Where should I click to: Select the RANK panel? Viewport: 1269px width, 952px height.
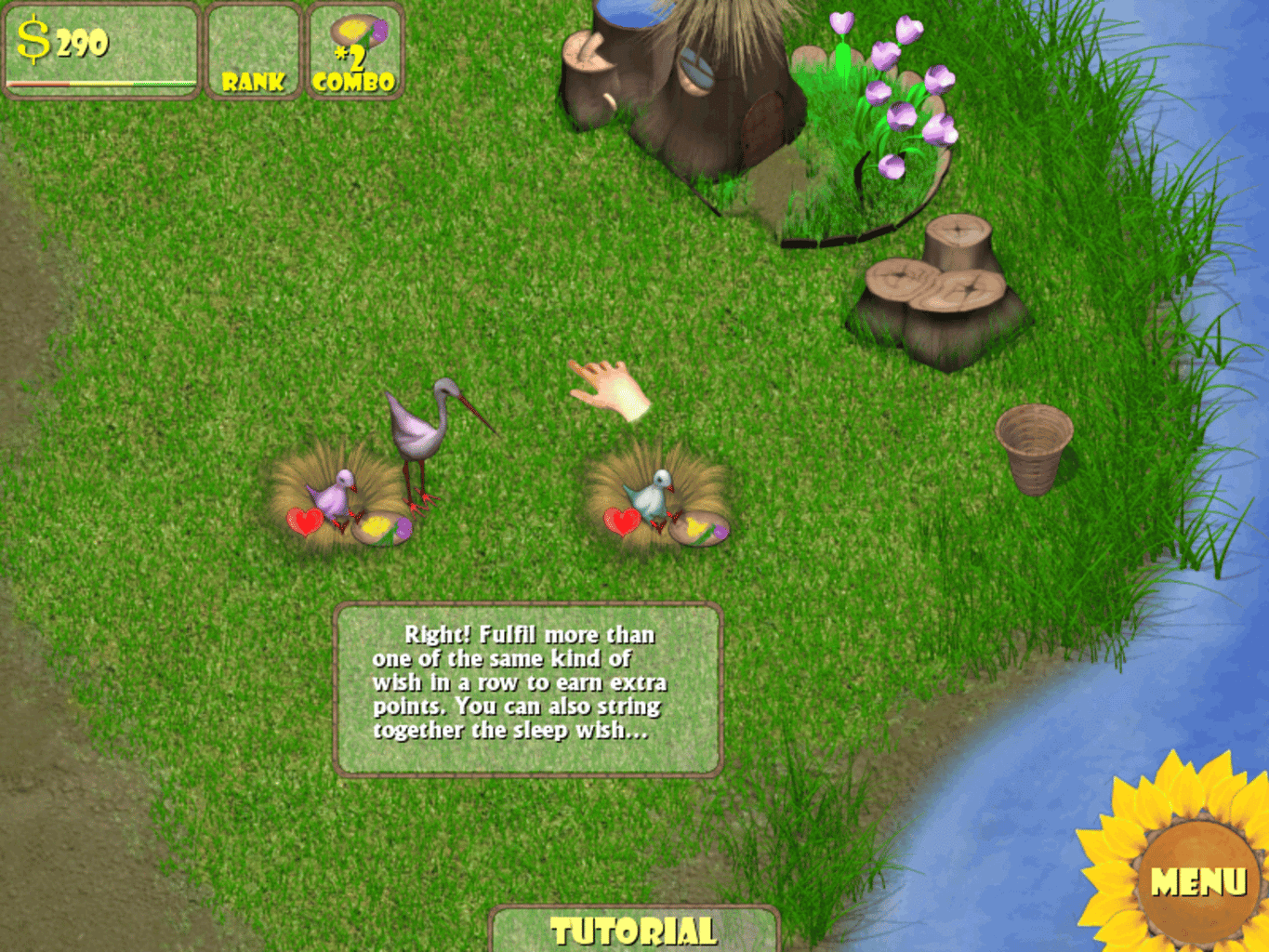click(253, 51)
